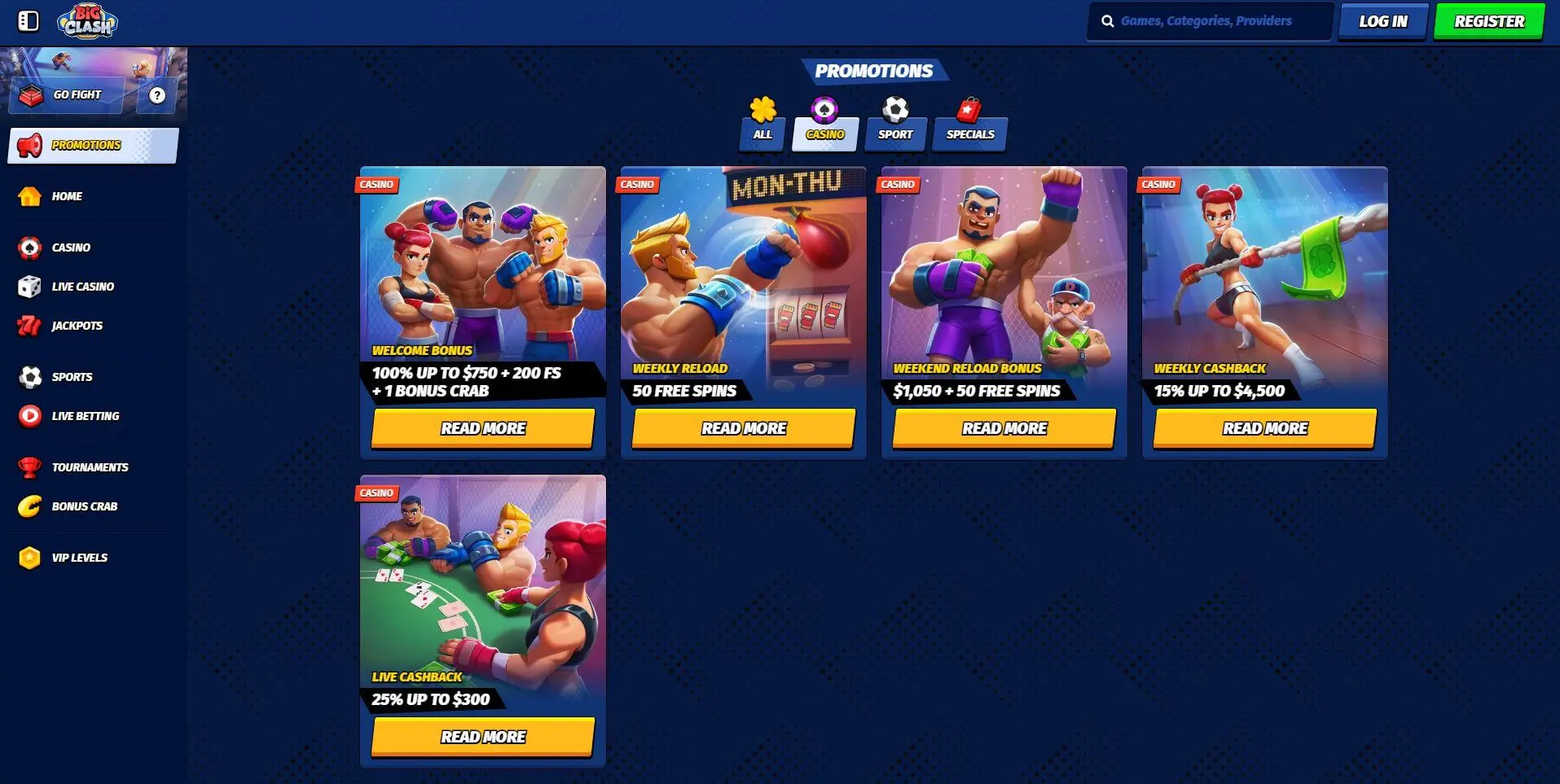Open Tournaments page
The image size is (1560, 784).
90,467
